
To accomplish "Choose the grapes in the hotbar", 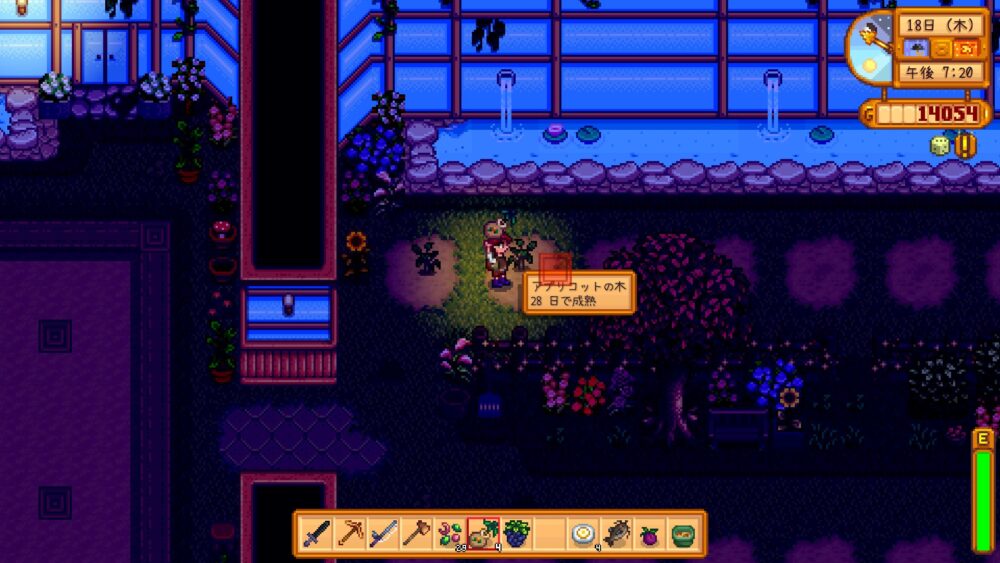I will [x=516, y=534].
